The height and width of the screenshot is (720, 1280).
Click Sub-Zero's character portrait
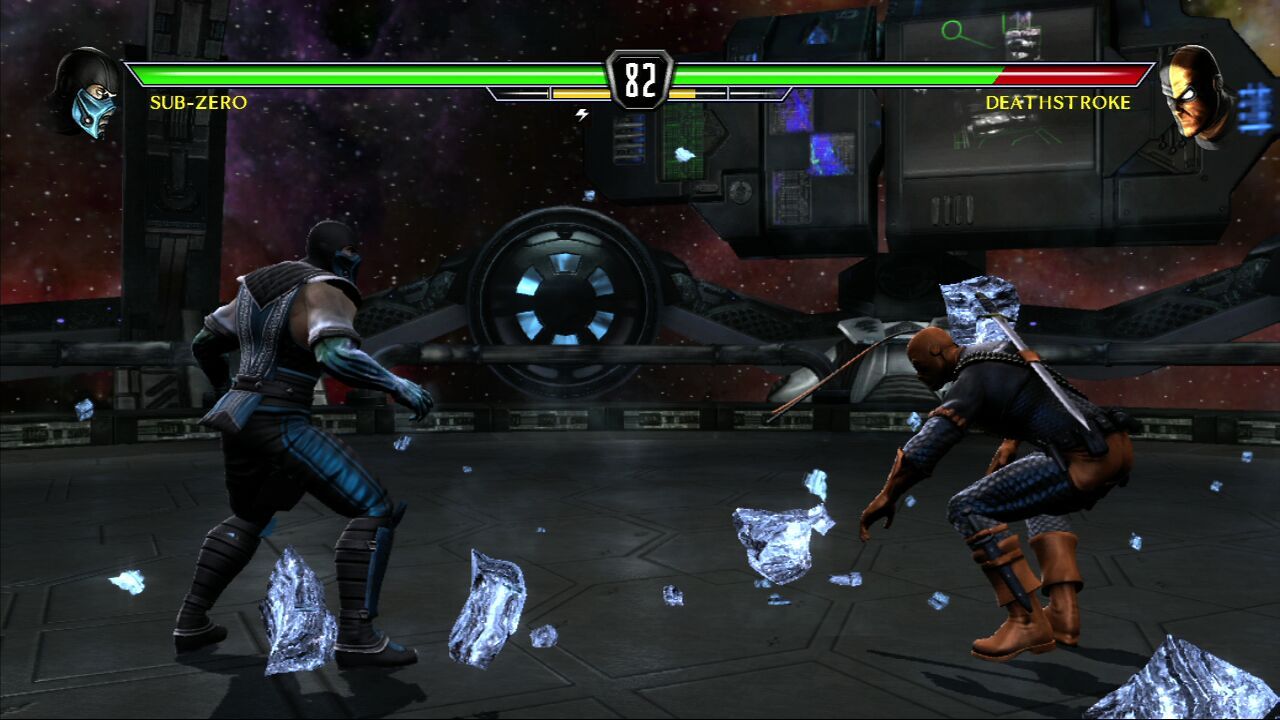click(88, 93)
